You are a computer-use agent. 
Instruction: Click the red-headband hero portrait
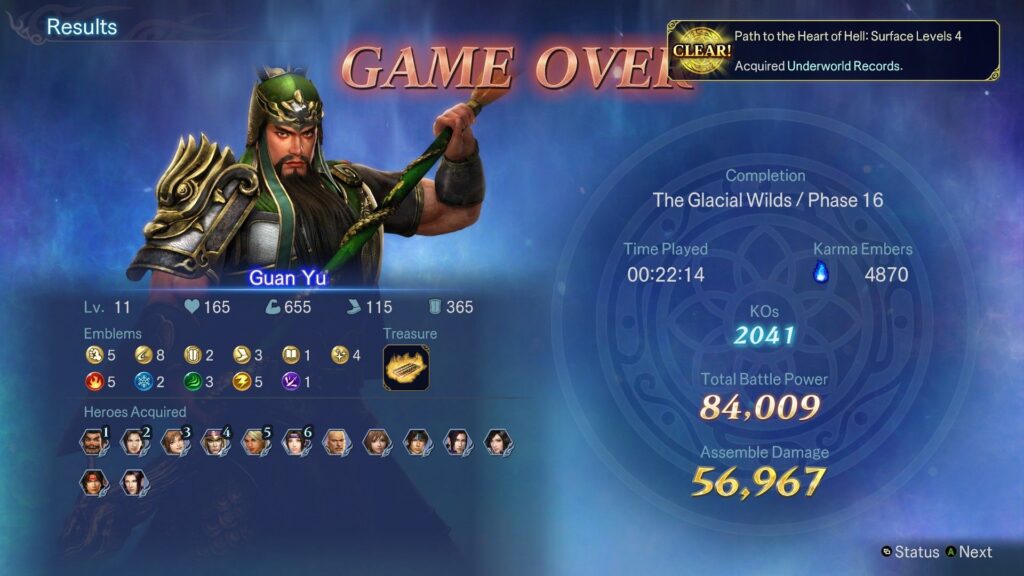click(93, 483)
